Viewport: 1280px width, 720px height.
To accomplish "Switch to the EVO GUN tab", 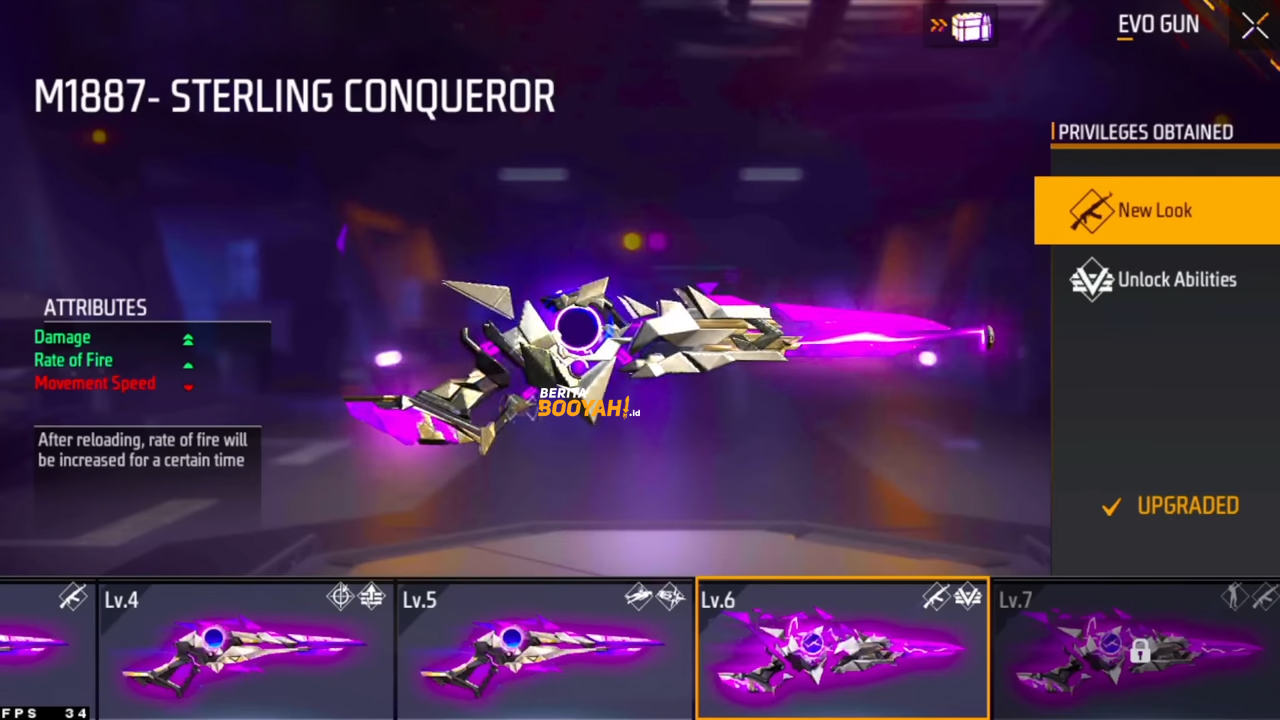I will [1158, 24].
